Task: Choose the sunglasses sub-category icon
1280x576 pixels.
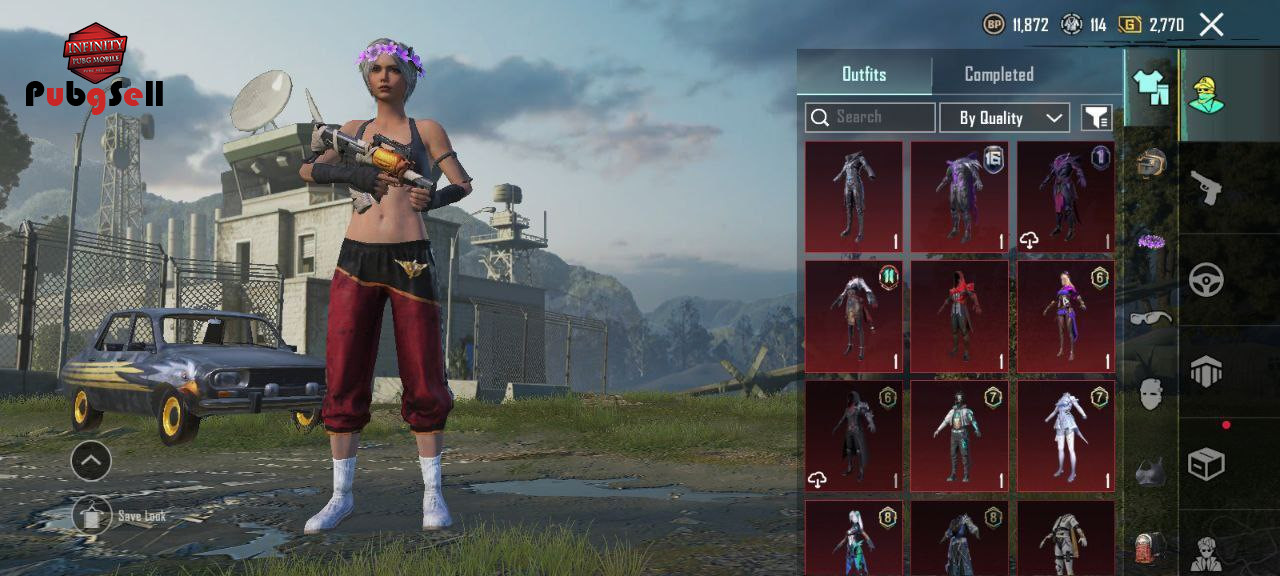Action: click(x=1151, y=318)
